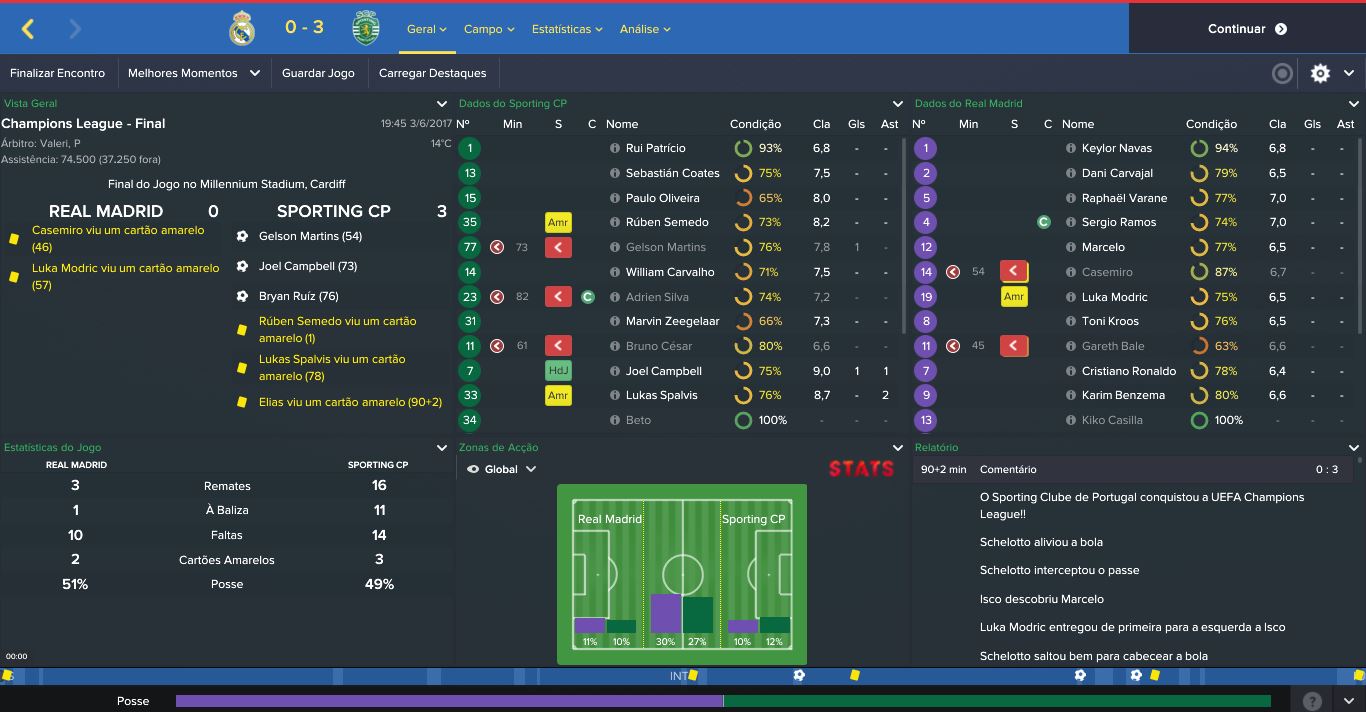1366x712 pixels.
Task: Select Finalizar Encontro
Action: pyautogui.click(x=57, y=73)
